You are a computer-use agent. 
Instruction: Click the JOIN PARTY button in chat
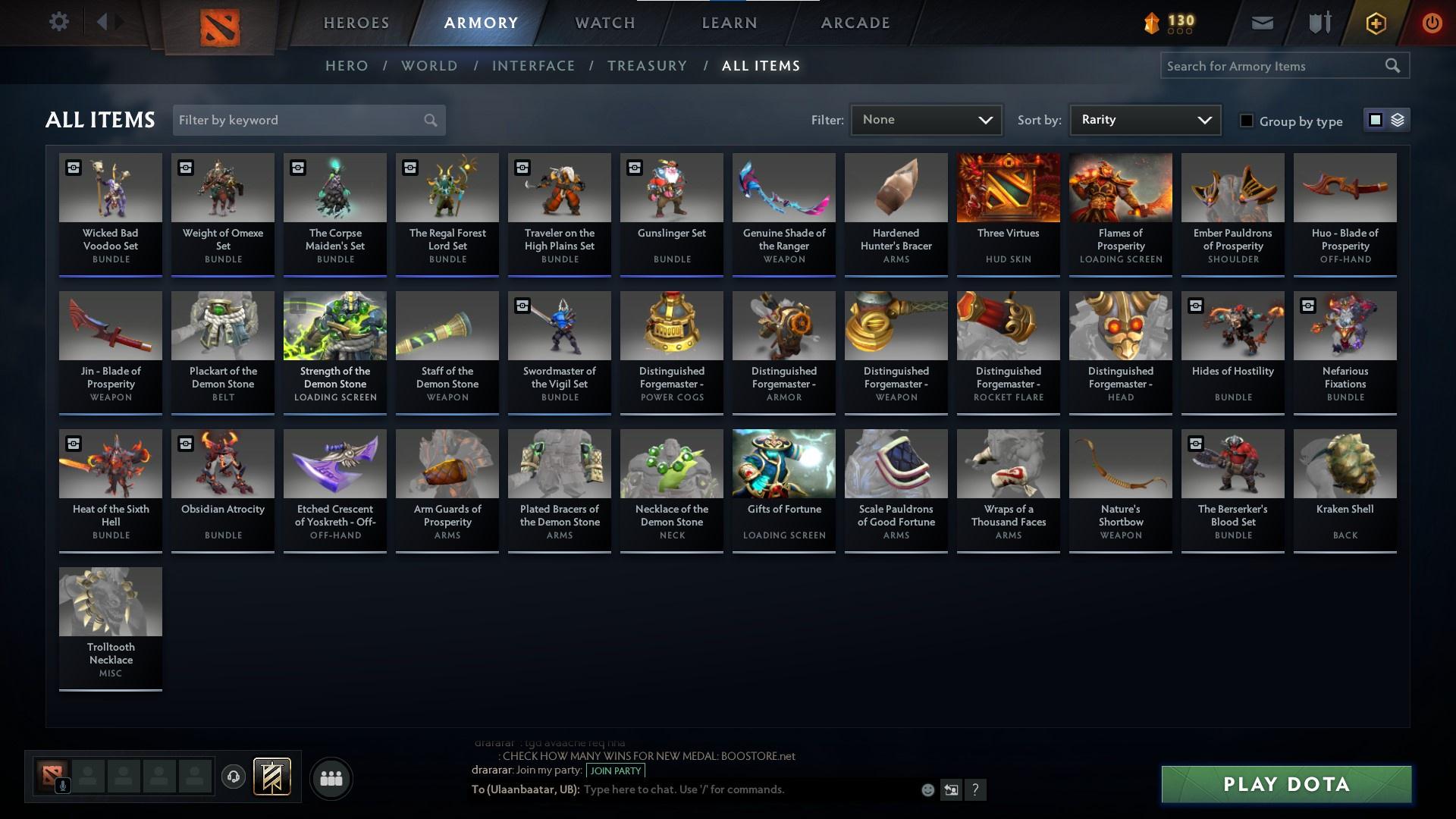pos(615,771)
